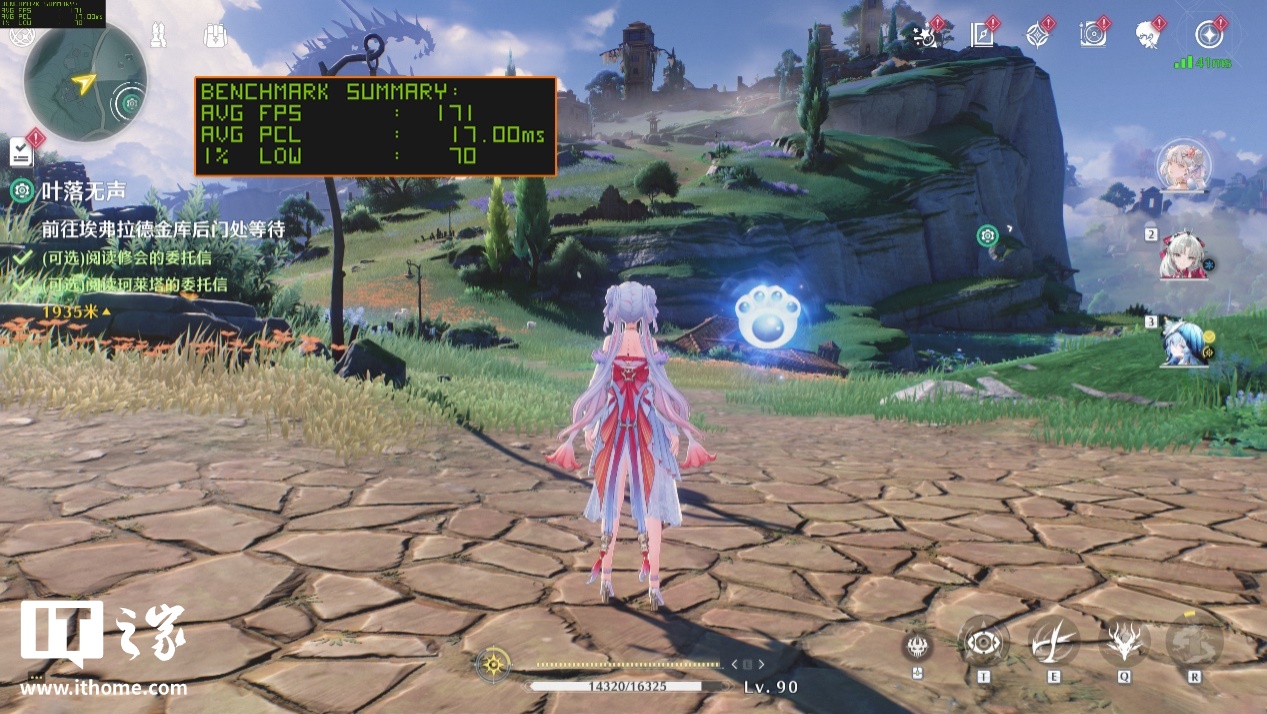Open the character head profile icon

(x=1148, y=36)
